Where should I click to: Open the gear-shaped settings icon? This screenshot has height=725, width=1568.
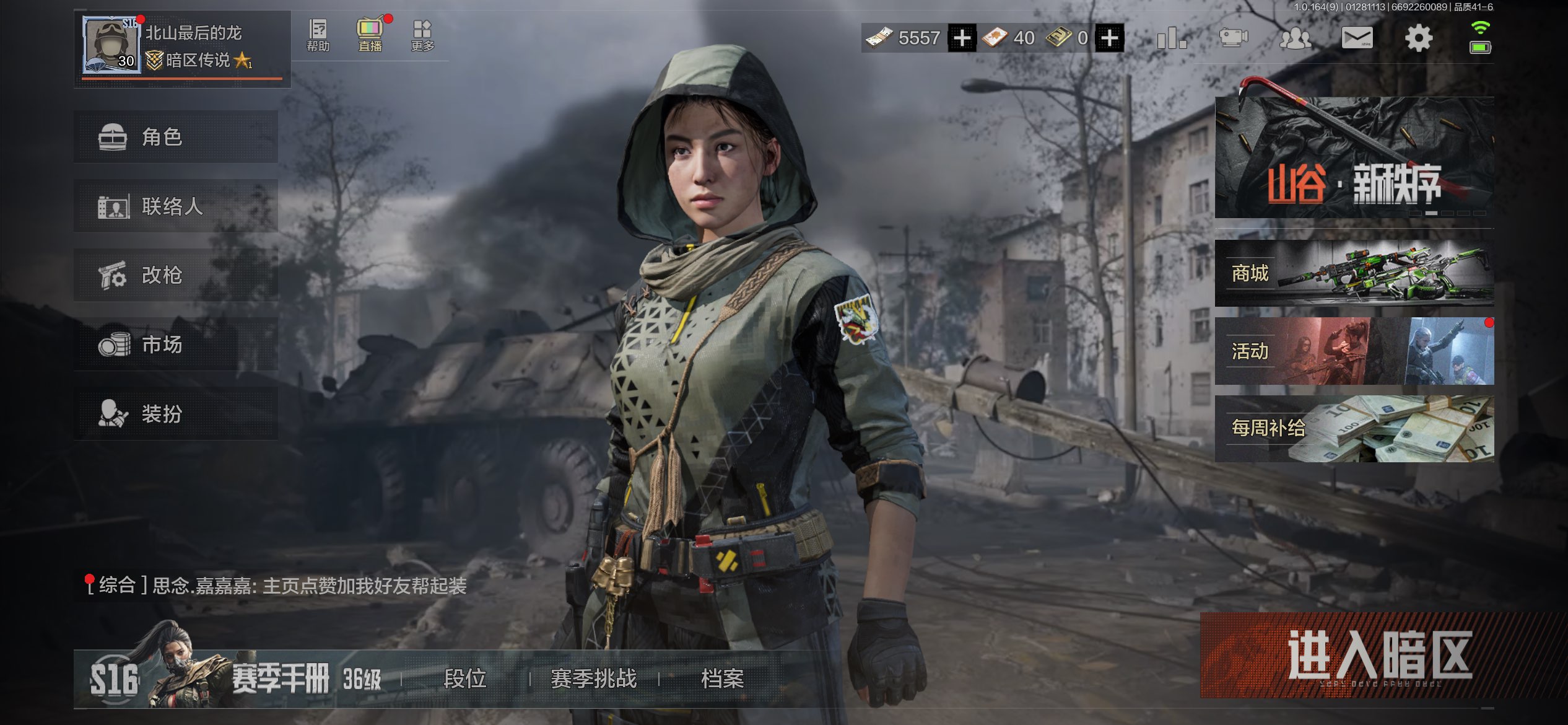tap(1418, 38)
